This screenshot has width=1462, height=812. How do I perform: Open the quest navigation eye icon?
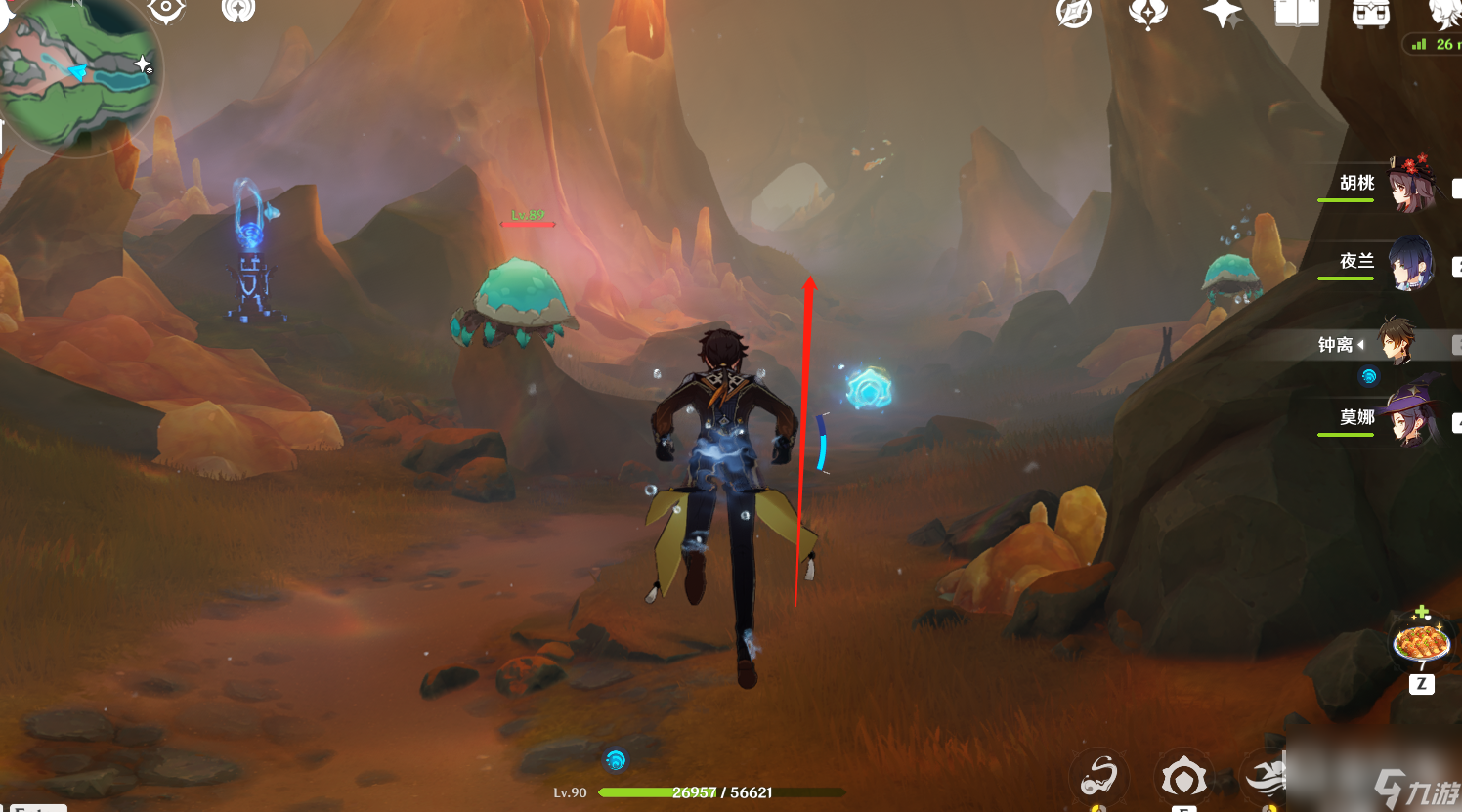(x=166, y=10)
